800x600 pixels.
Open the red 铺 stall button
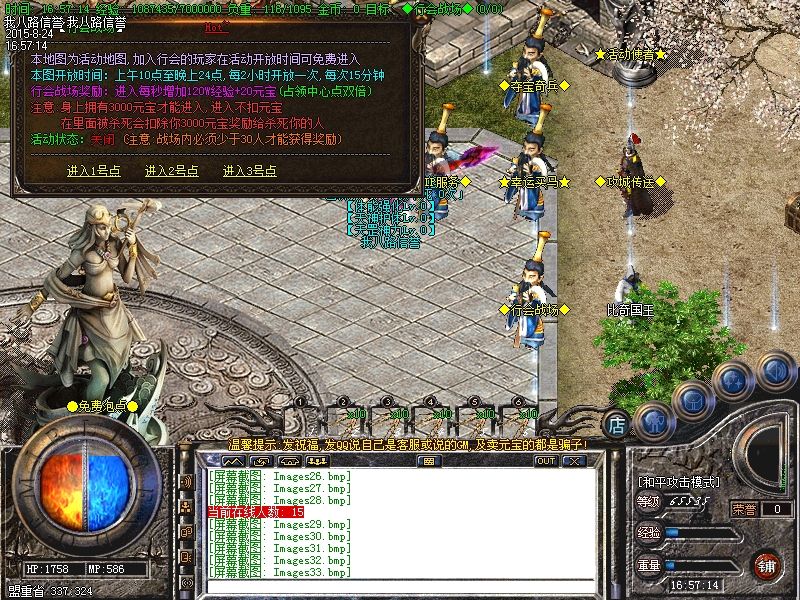coord(767,565)
